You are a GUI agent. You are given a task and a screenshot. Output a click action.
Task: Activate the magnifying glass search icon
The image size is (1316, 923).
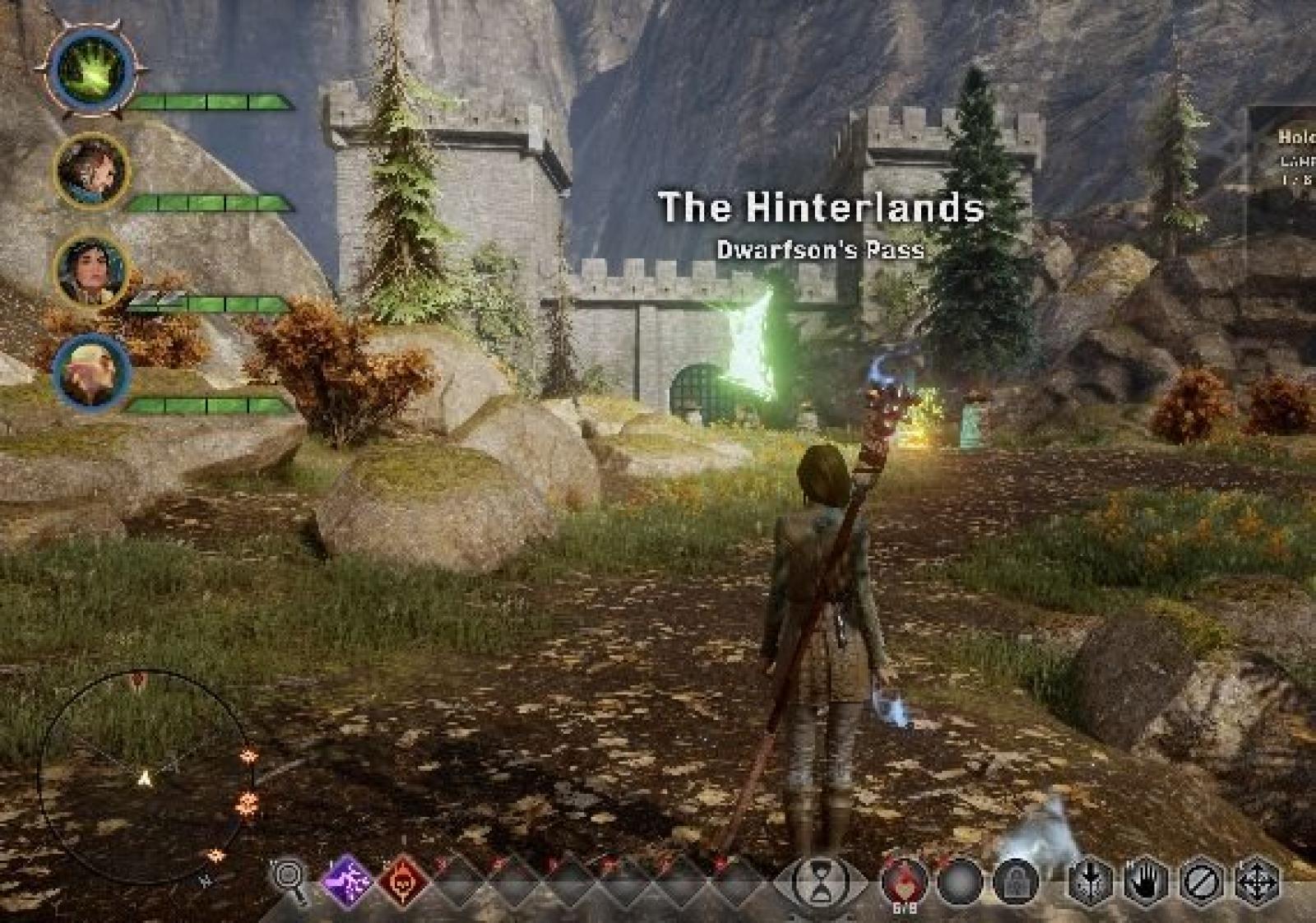290,880
